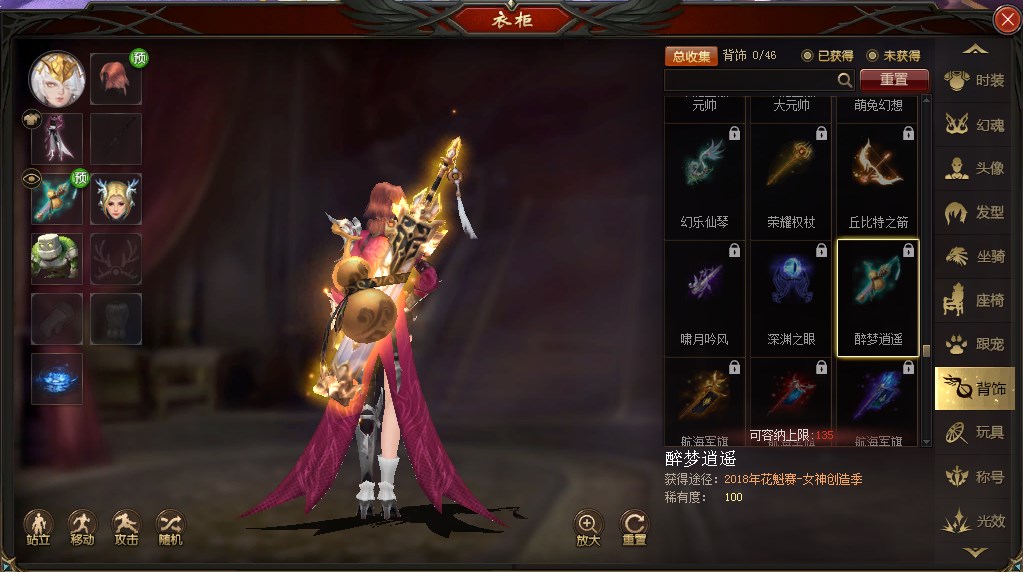
Task: Select the 幻乐仙琴 back accessory
Action: pos(704,180)
